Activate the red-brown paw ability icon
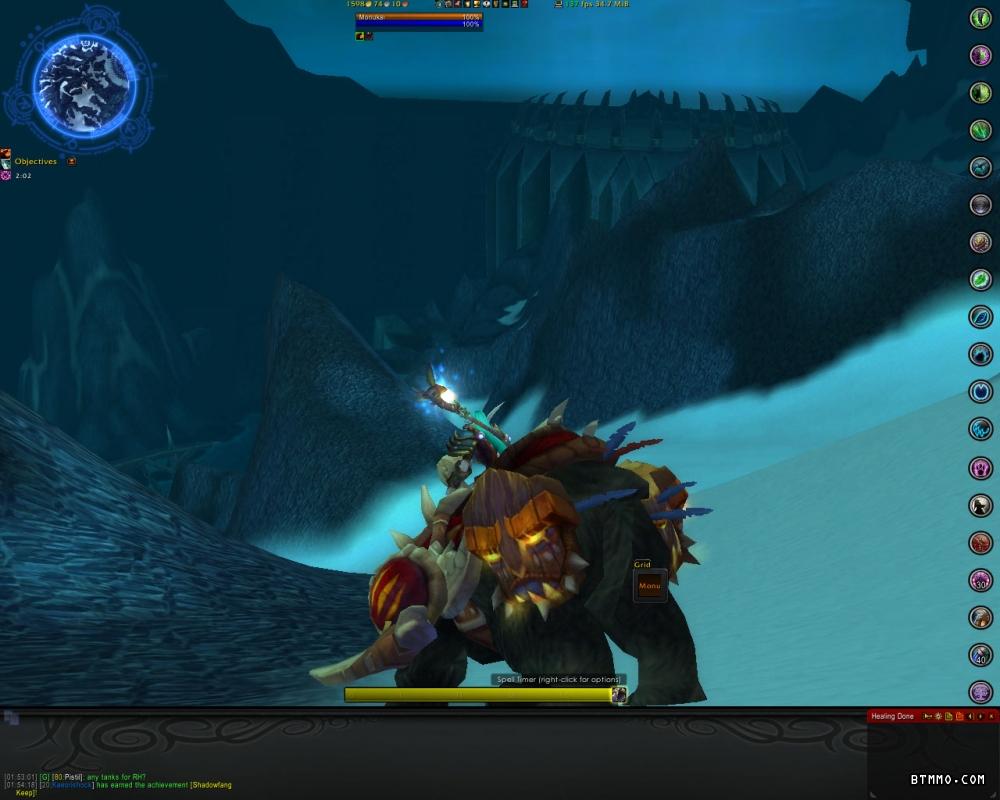Viewport: 1000px width, 800px height. click(x=981, y=543)
